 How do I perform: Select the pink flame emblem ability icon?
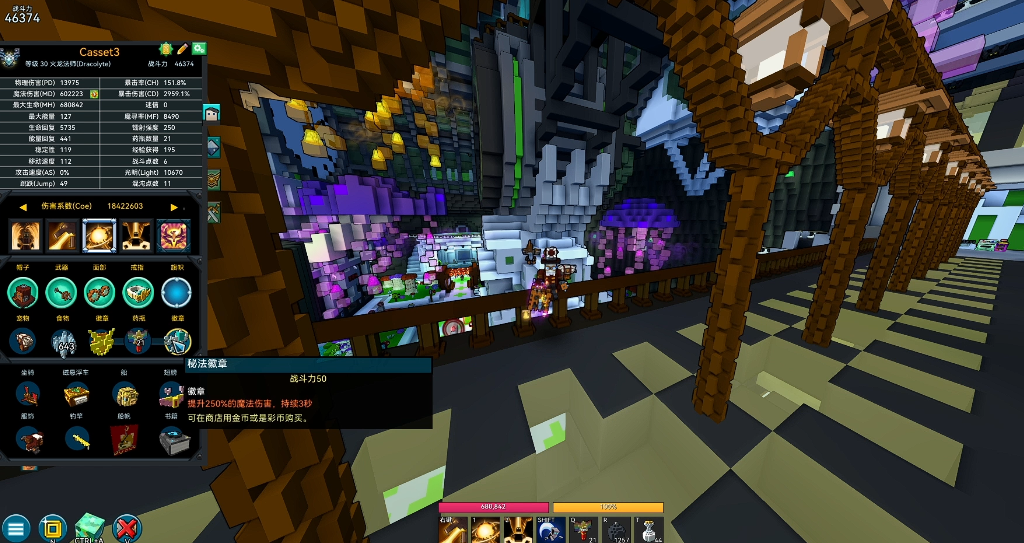coord(173,236)
